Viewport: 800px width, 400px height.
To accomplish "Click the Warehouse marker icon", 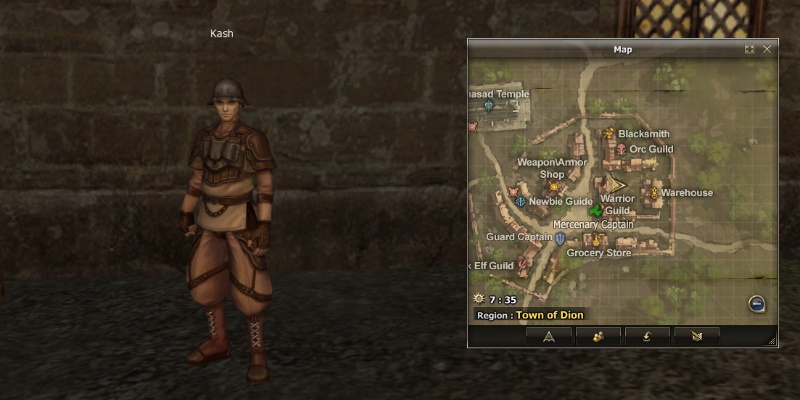I will [654, 192].
